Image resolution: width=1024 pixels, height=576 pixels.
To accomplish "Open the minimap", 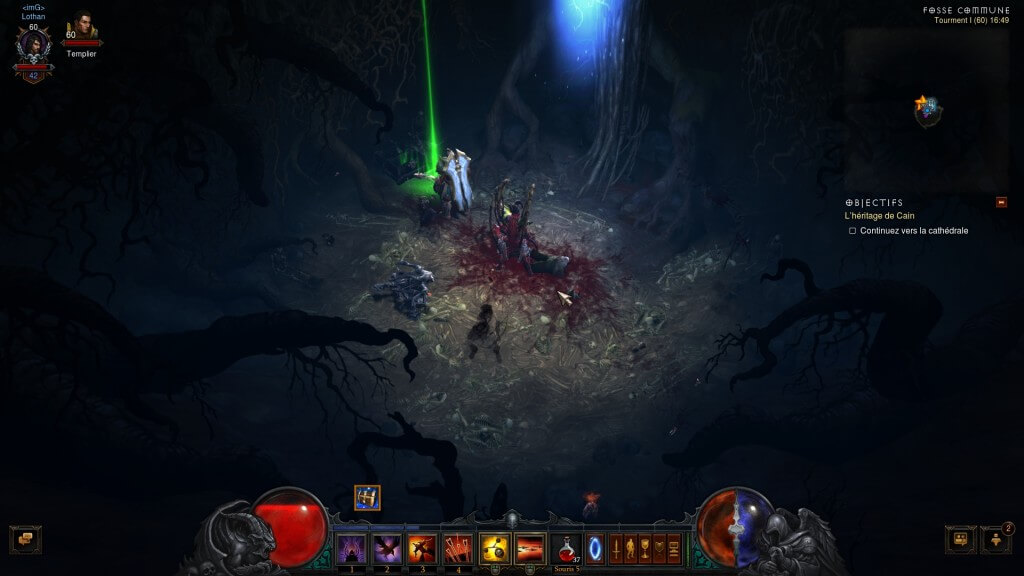I will [927, 110].
